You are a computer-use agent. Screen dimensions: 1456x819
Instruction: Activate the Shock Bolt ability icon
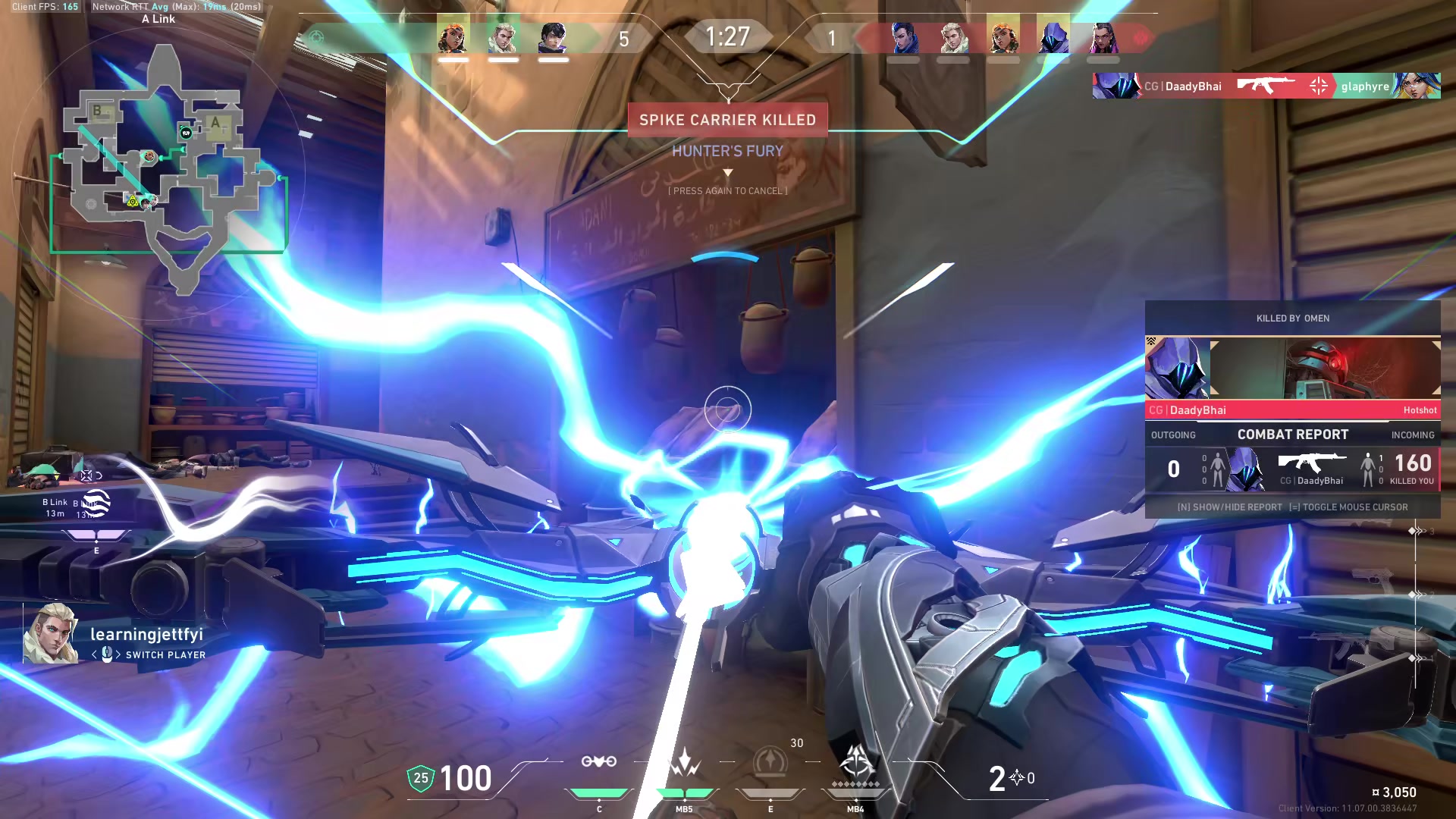click(x=684, y=762)
